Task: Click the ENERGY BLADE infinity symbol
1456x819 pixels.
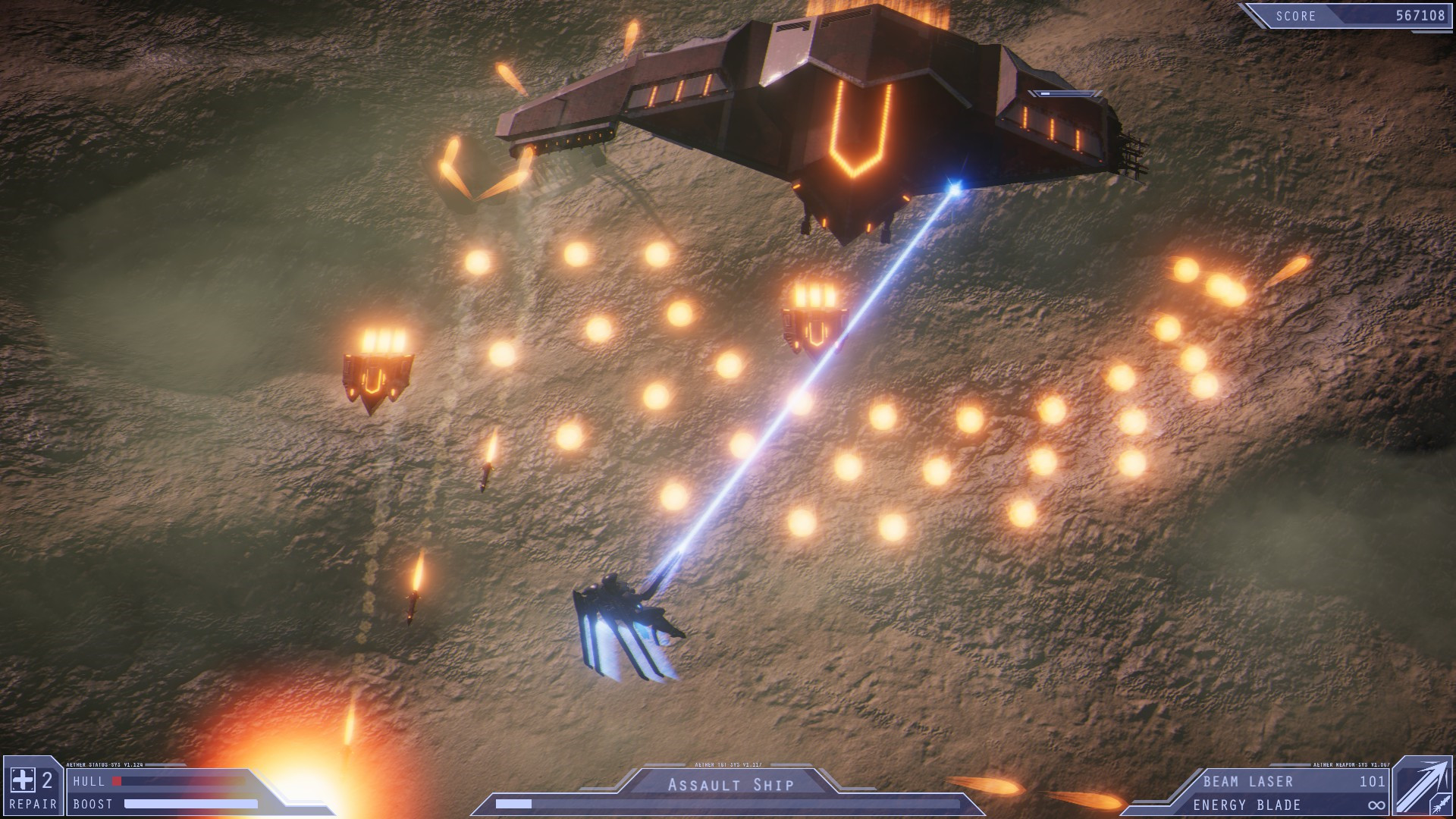Action: 1377,806
